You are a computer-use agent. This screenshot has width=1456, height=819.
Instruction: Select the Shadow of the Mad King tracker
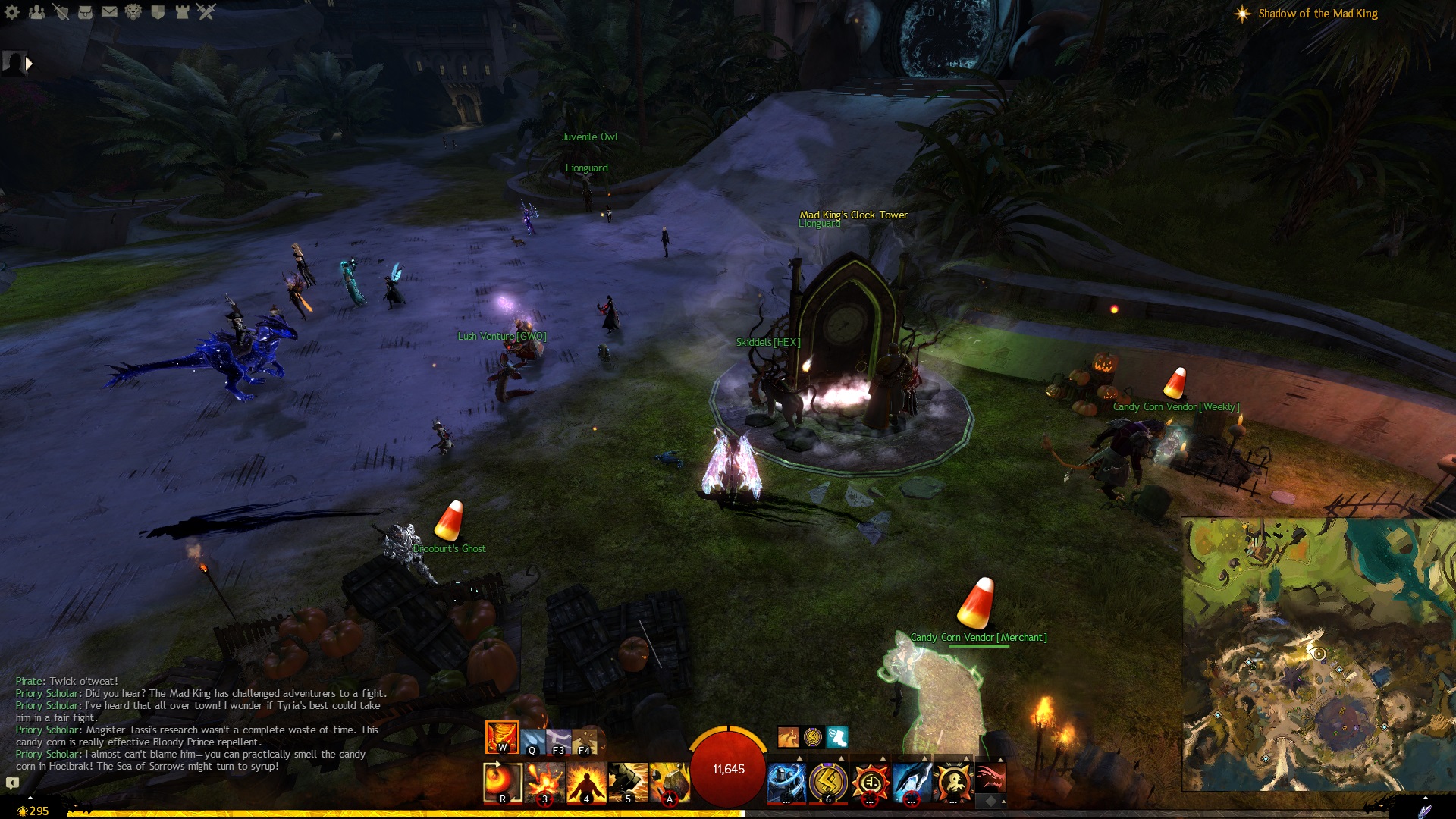tap(1317, 14)
